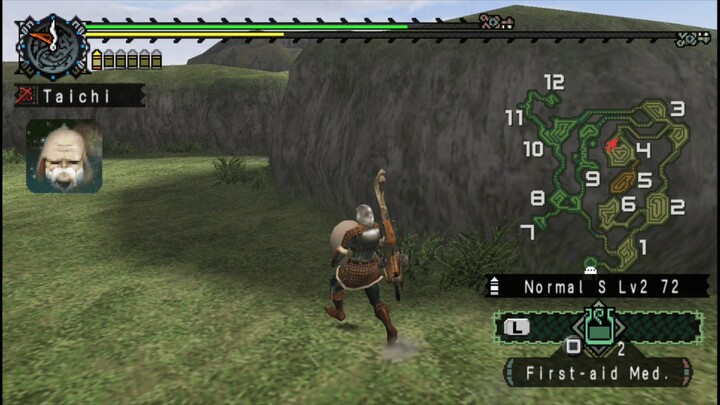Select the Taichi player name tag
Screen dimensions: 720x405
tap(80, 97)
